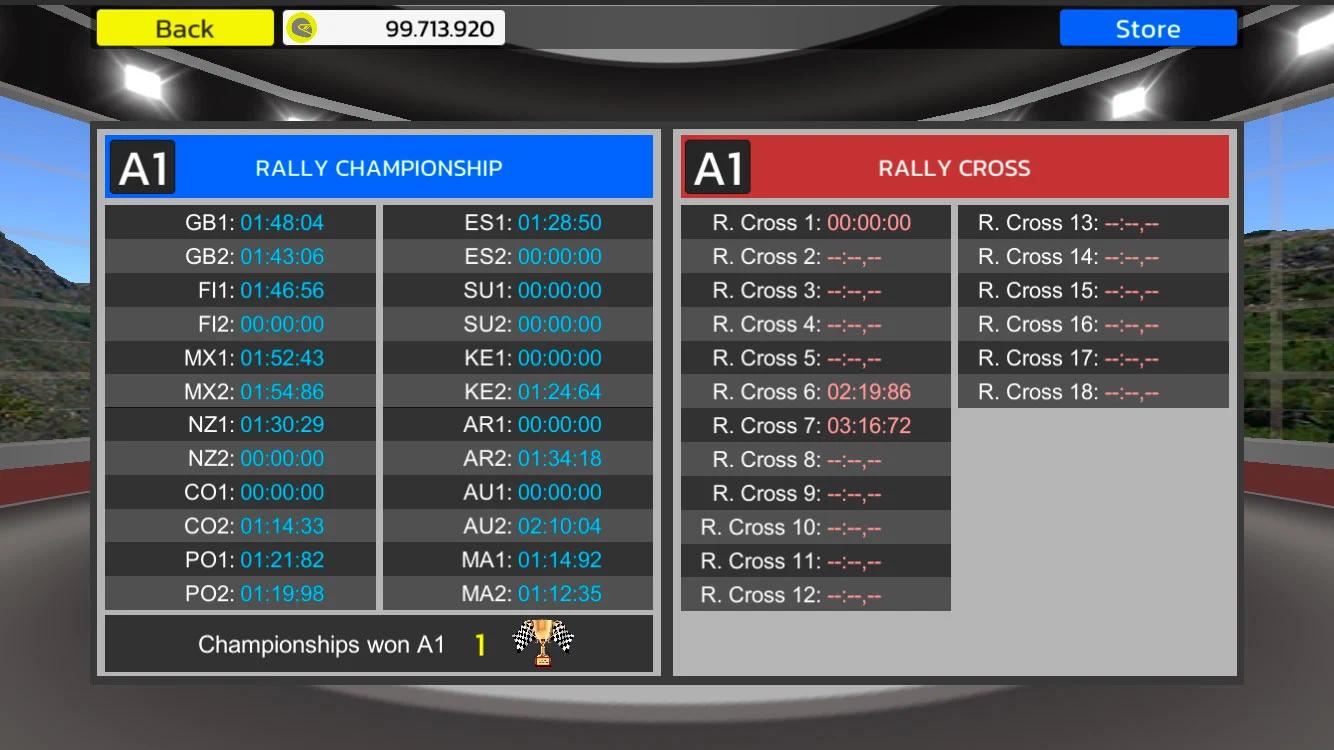Open the Championships won A1 summary row
Viewport: 1334px width, 750px height.
click(379, 644)
